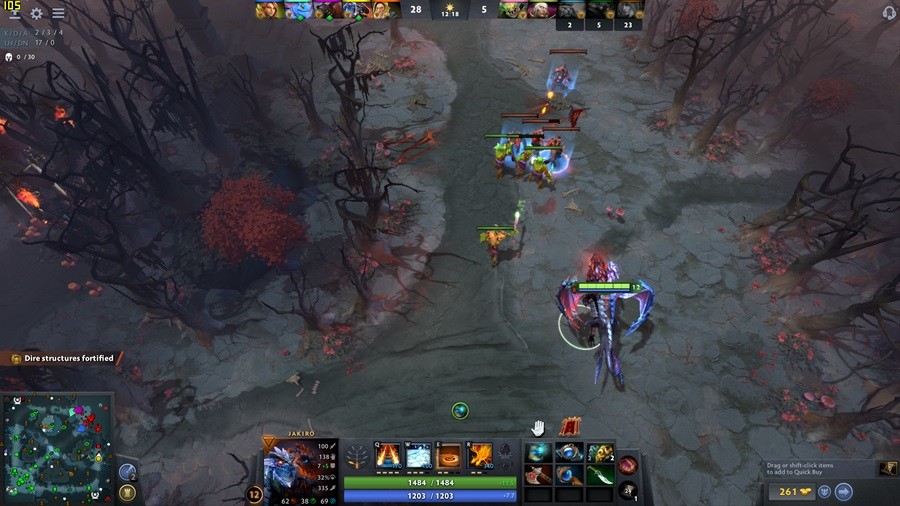Screen dimensions: 900x506
Task: Click the hero level 12 badge
Action: 254,494
